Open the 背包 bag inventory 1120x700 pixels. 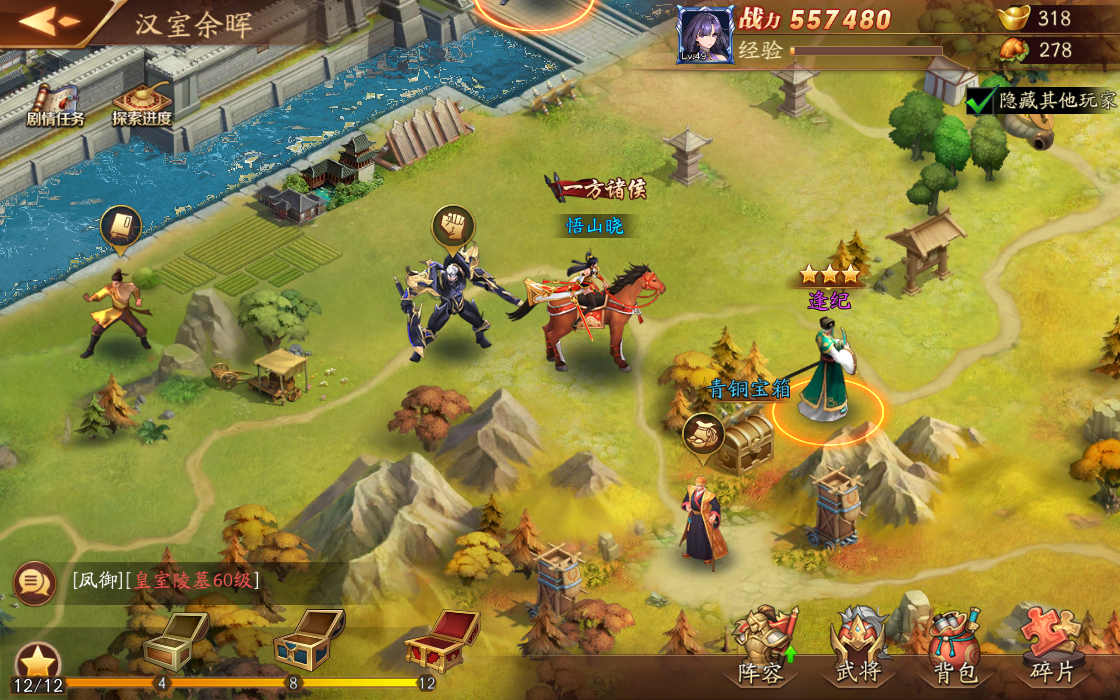tap(954, 645)
